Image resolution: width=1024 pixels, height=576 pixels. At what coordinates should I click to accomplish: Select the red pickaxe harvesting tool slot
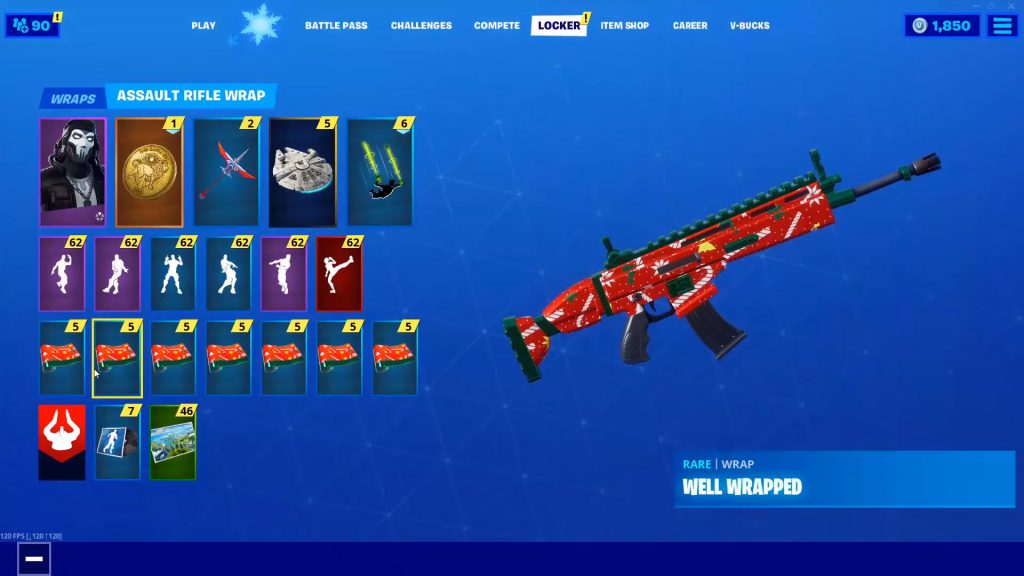pos(226,172)
